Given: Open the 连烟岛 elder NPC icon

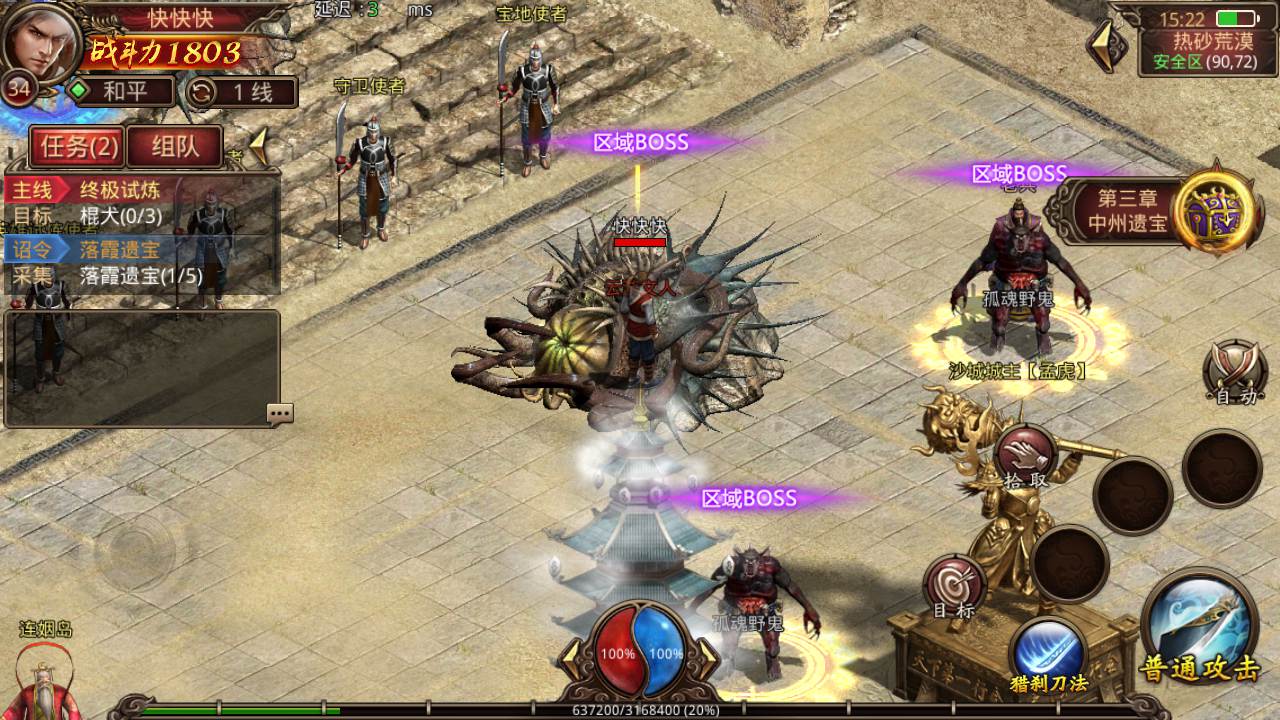Looking at the screenshot, I should [45, 678].
